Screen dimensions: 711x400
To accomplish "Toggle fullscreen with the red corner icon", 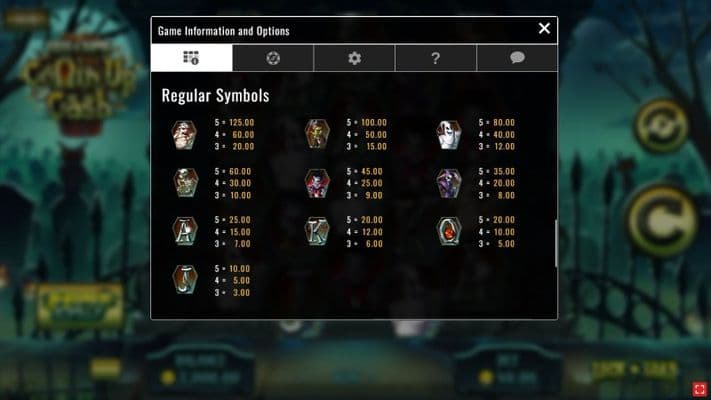I will (x=699, y=388).
